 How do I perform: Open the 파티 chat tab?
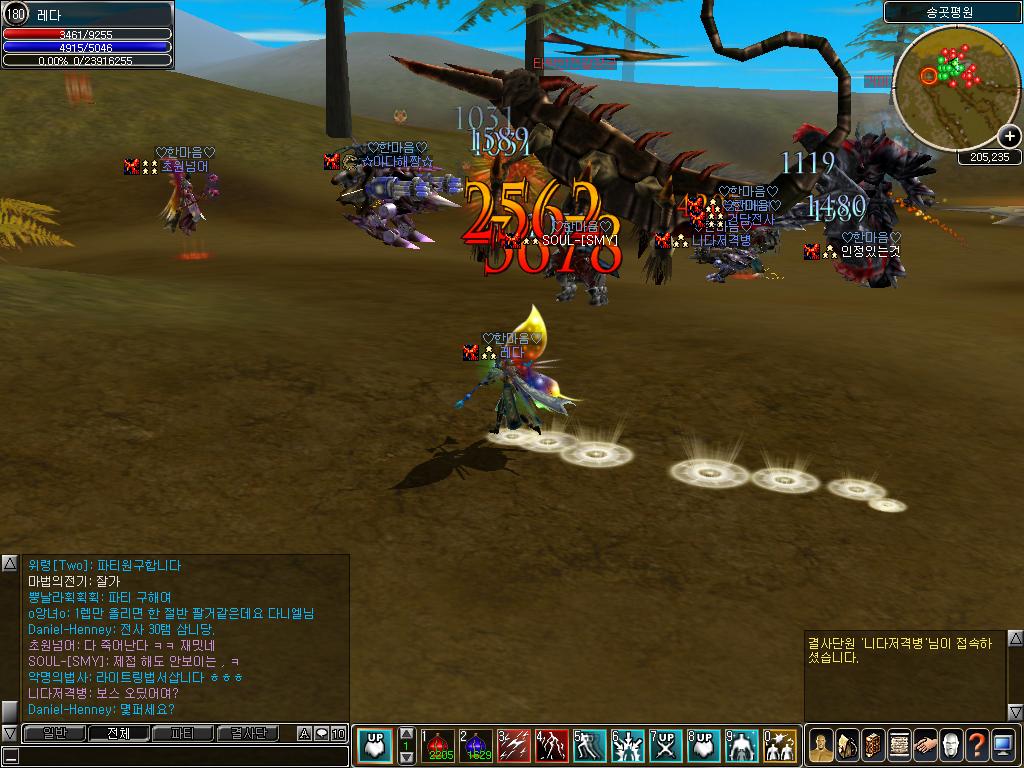(x=183, y=733)
